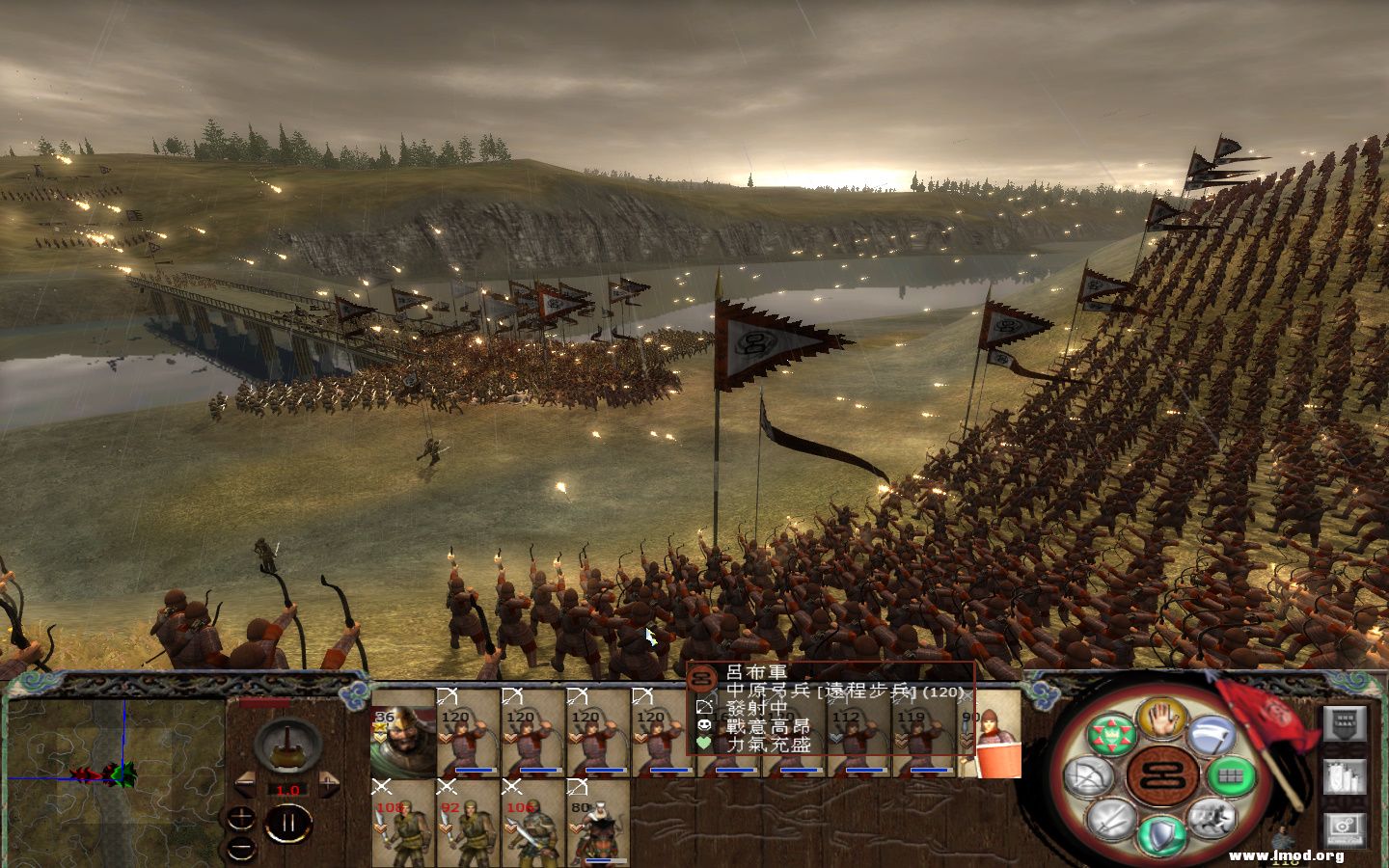Image resolution: width=1389 pixels, height=868 pixels.
Task: Open camera options with the bottom-right camera icon
Action: (1344, 827)
